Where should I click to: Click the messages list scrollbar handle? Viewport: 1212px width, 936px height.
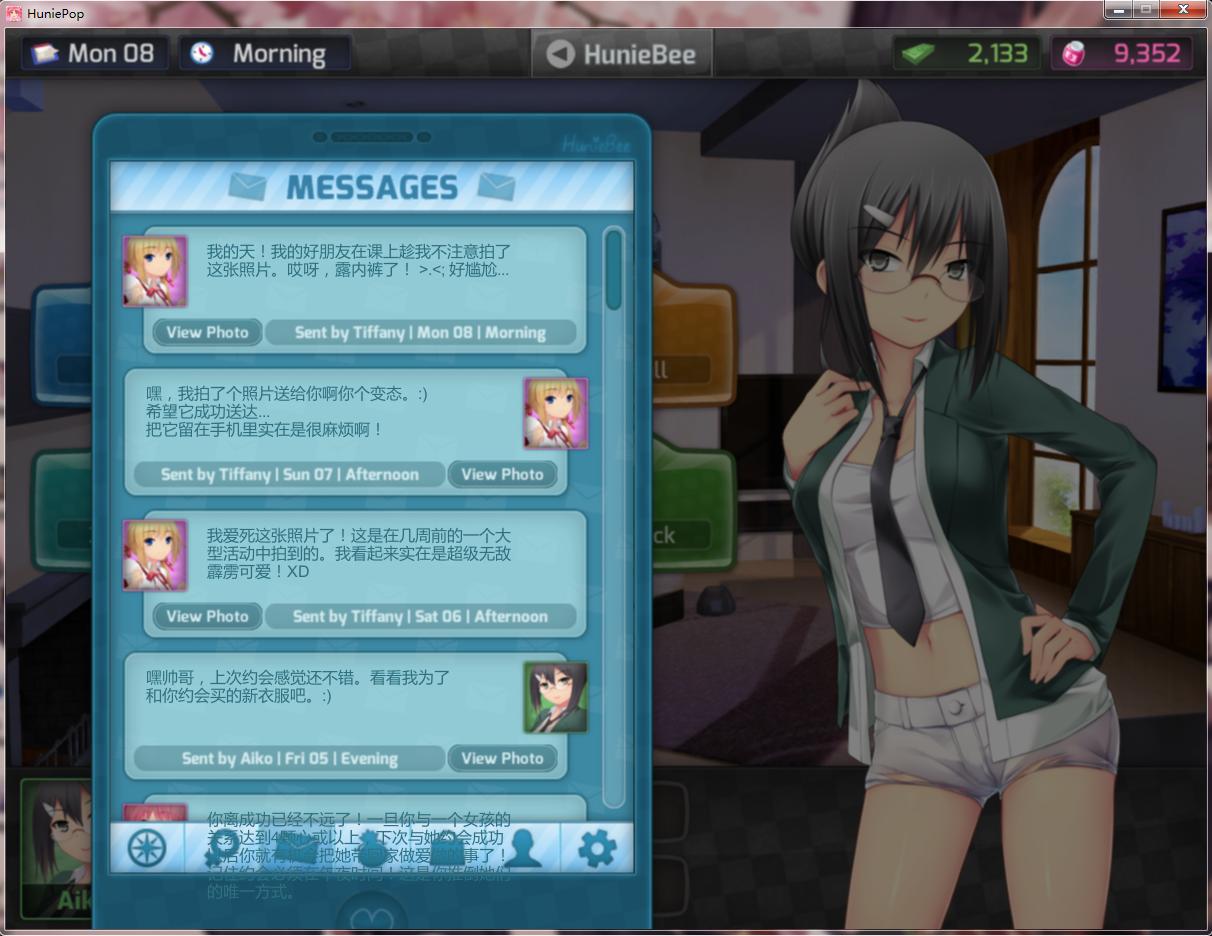(614, 268)
